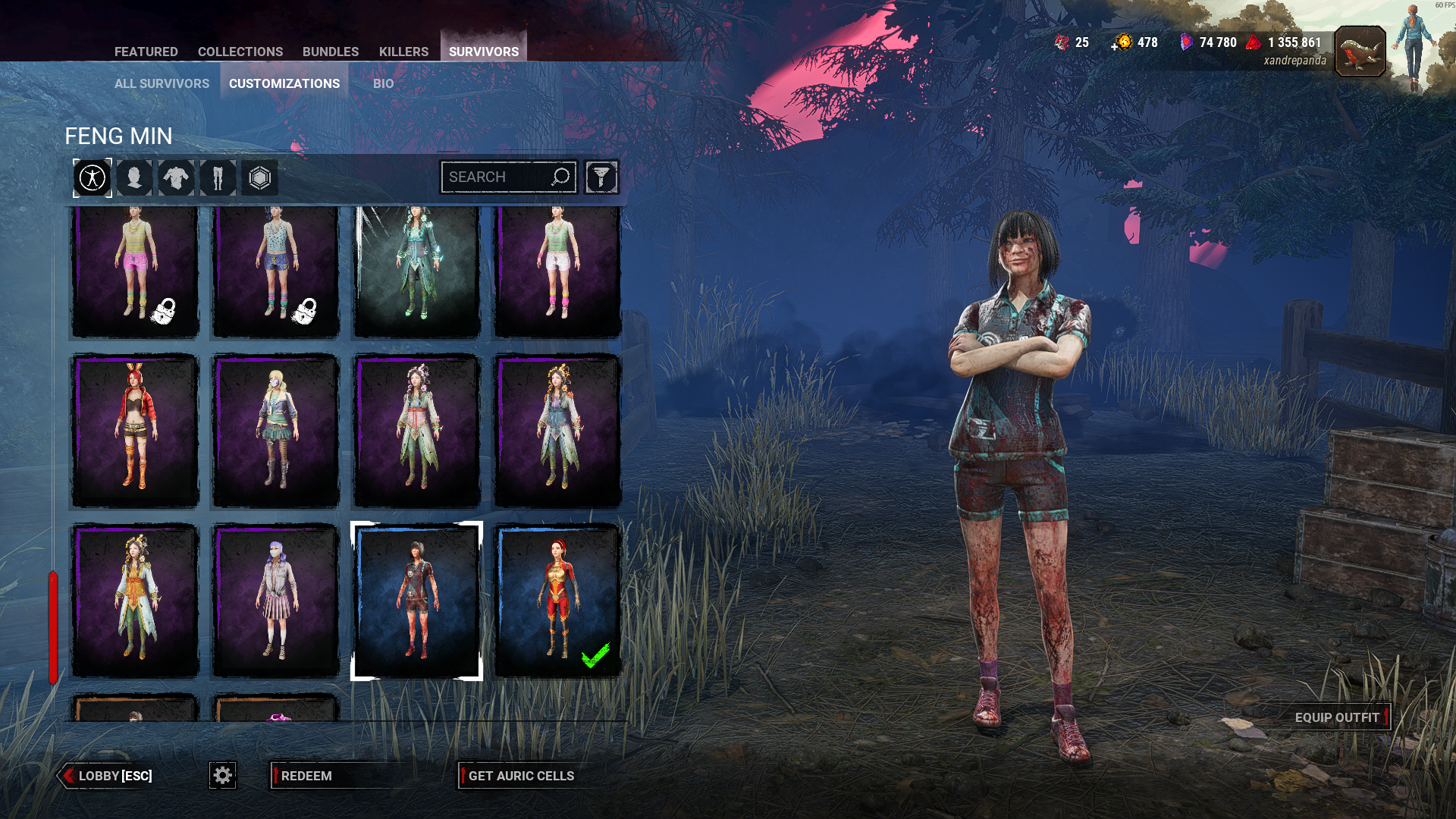Filter by torso shirt icon

pyautogui.click(x=176, y=178)
